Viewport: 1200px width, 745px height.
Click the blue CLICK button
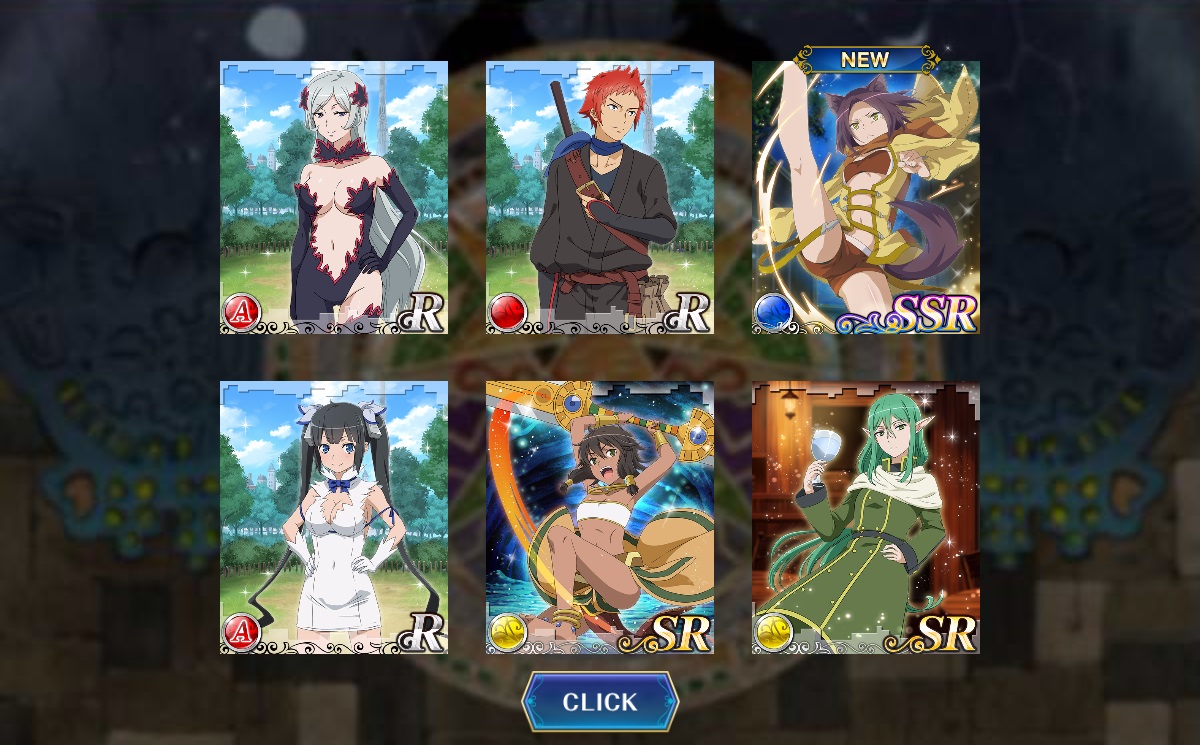600,702
